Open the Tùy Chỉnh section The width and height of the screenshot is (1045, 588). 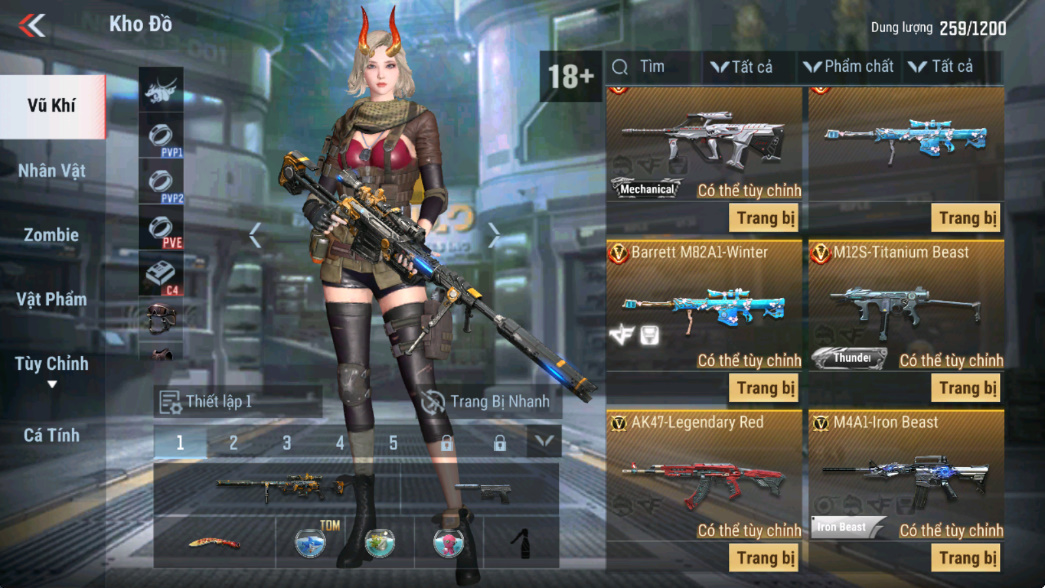[51, 364]
